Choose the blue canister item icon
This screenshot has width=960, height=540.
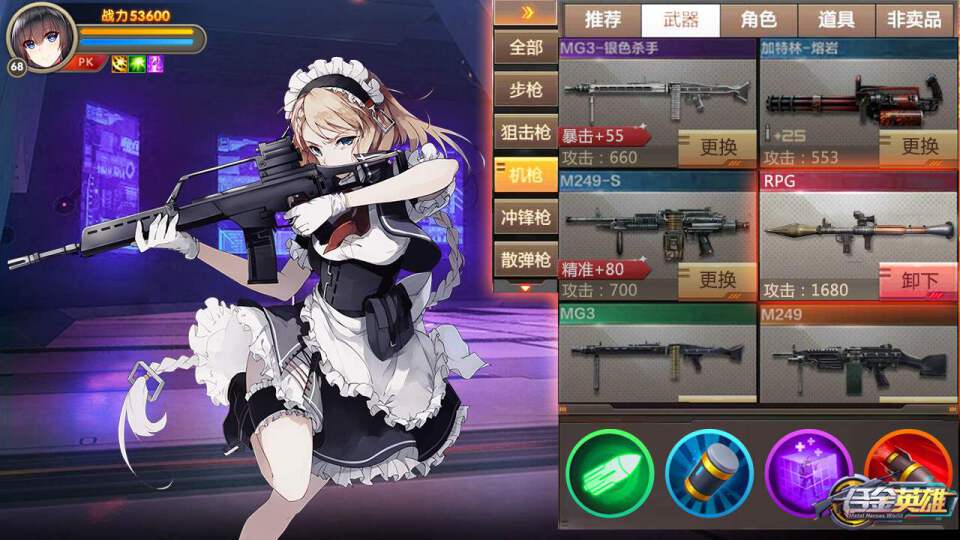tap(709, 473)
